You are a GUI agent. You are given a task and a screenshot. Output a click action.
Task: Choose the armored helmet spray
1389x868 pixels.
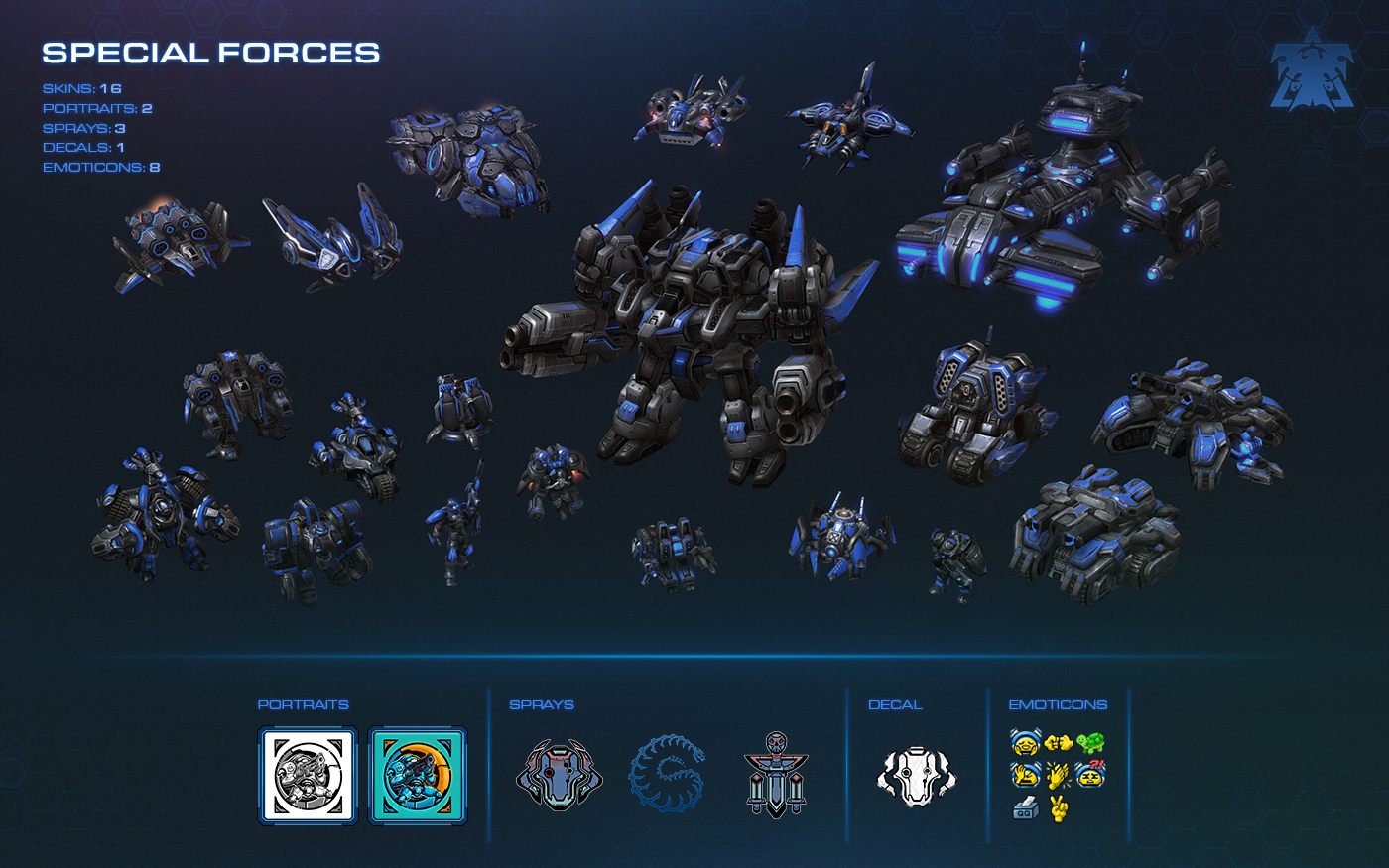(x=560, y=776)
